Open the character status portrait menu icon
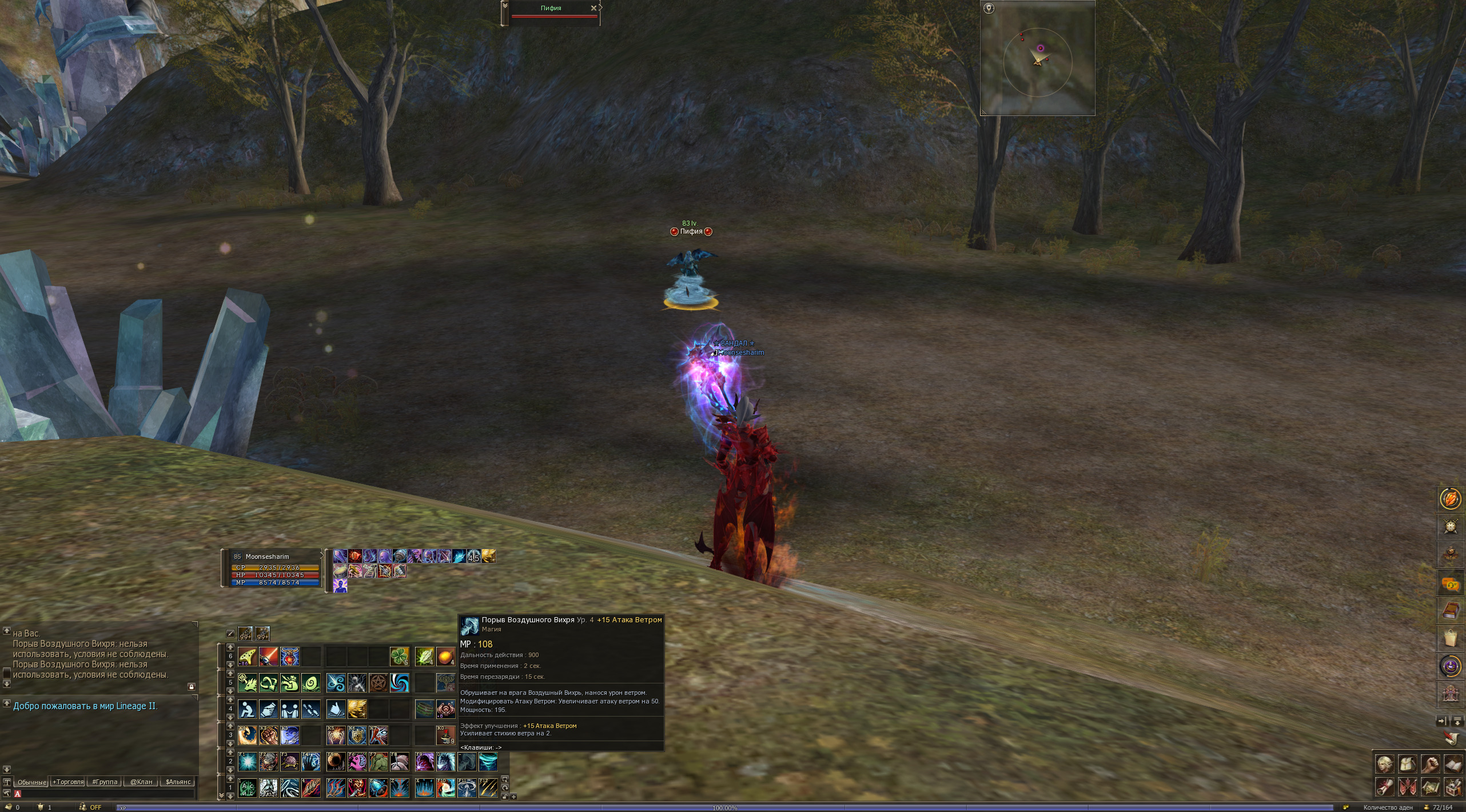The image size is (1466, 812). (1385, 763)
